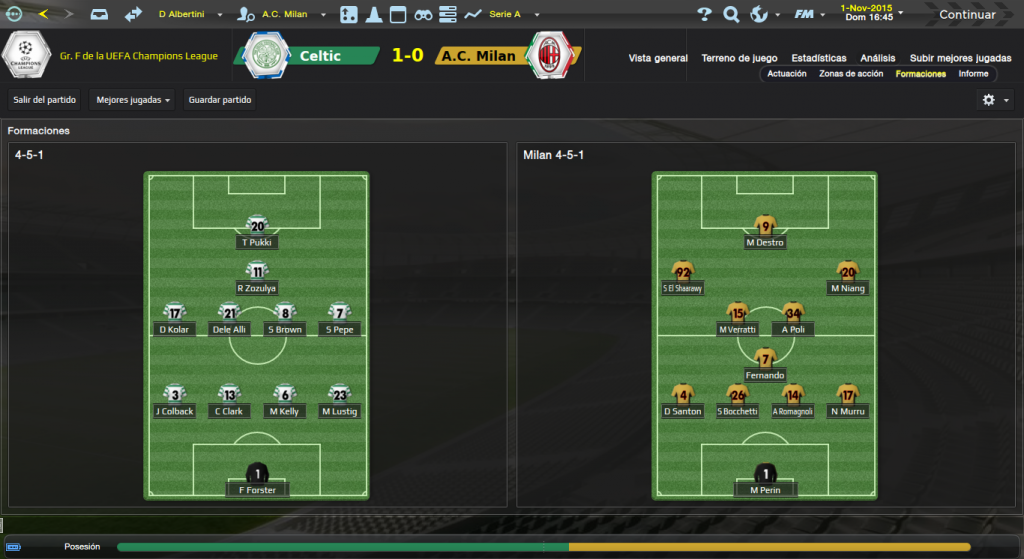Exit via Salir del partido
Screen dimensions: 1024x559
[x=46, y=100]
